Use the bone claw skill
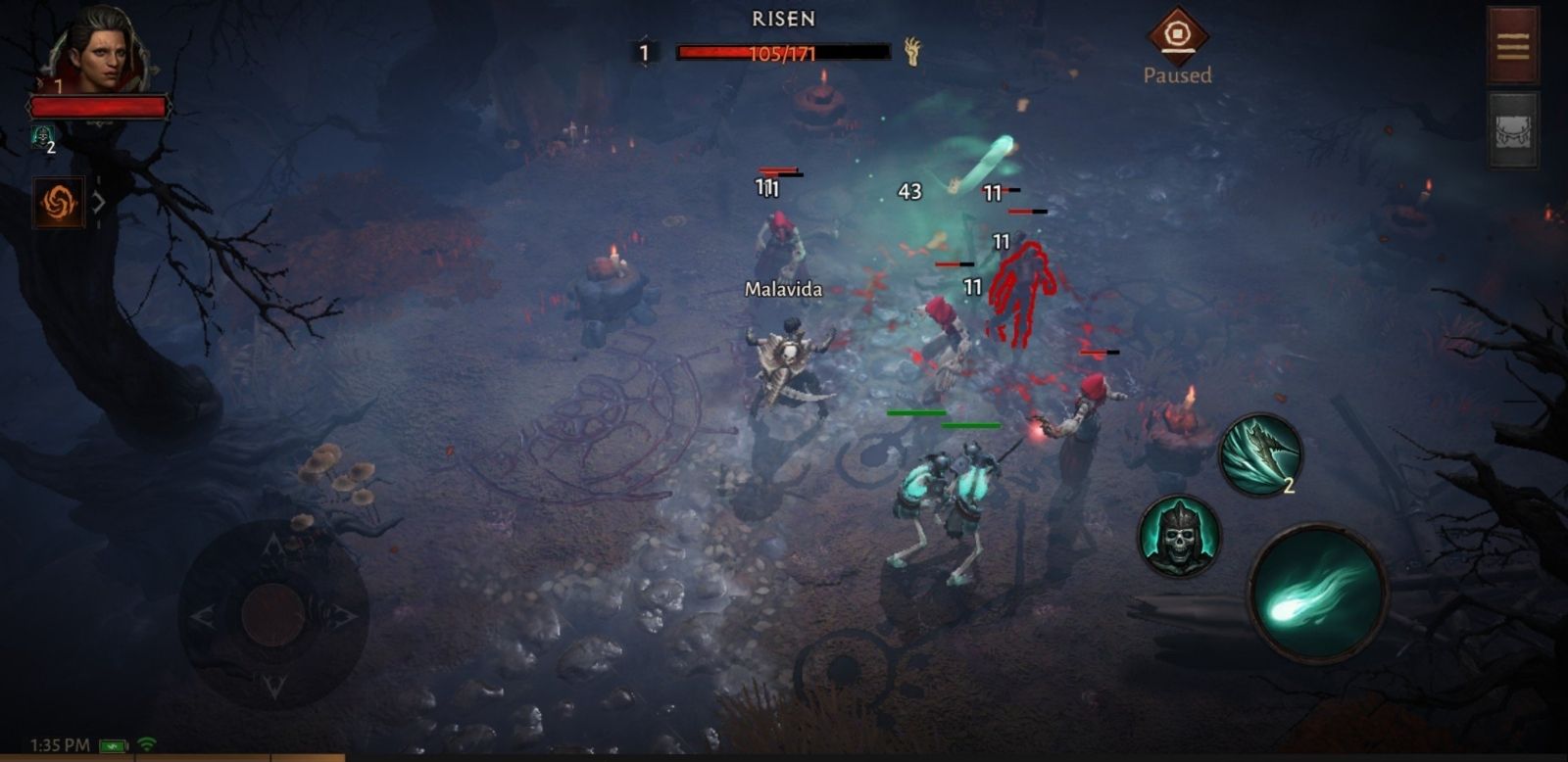This screenshot has width=1568, height=762. tap(1260, 453)
